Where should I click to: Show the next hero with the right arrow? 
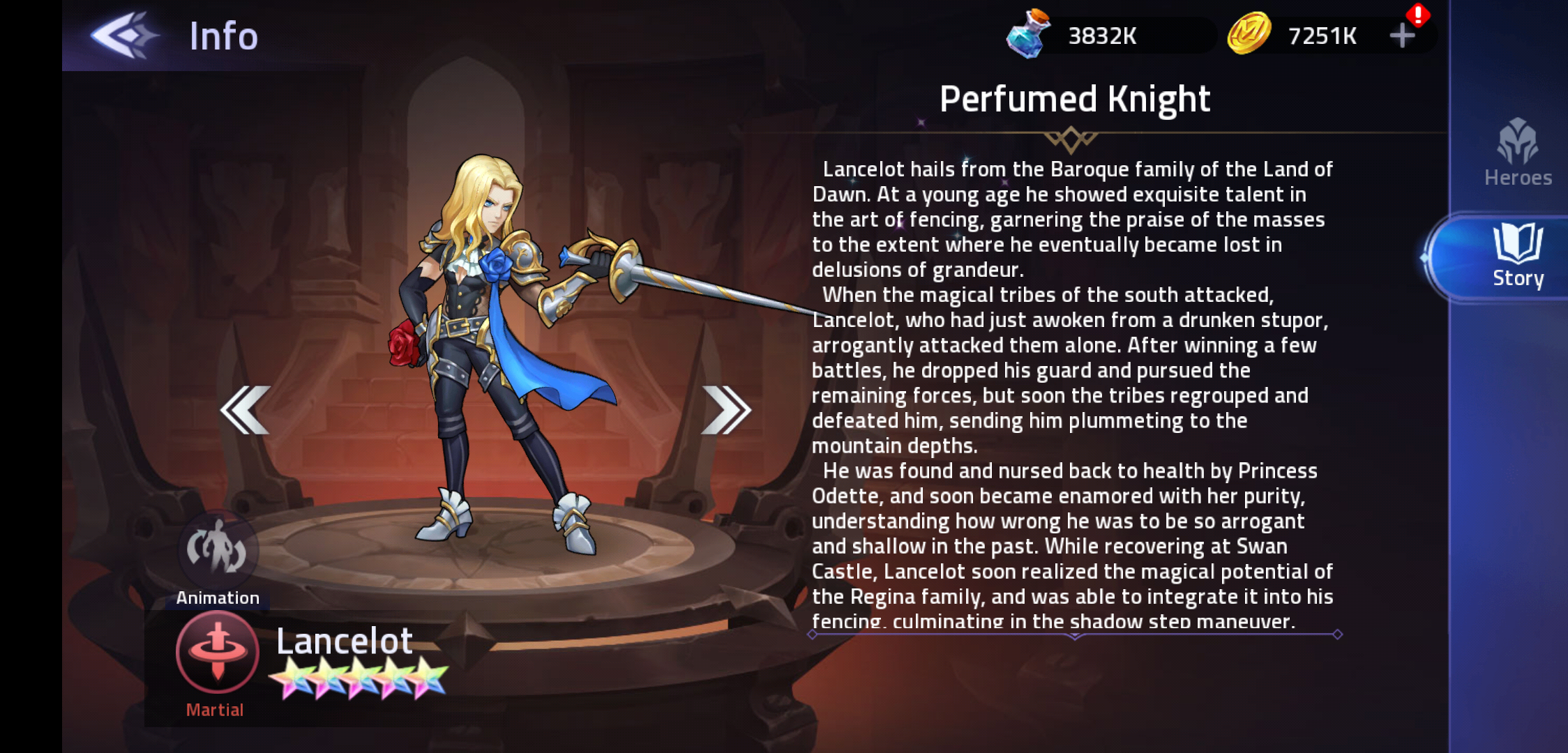coord(725,410)
